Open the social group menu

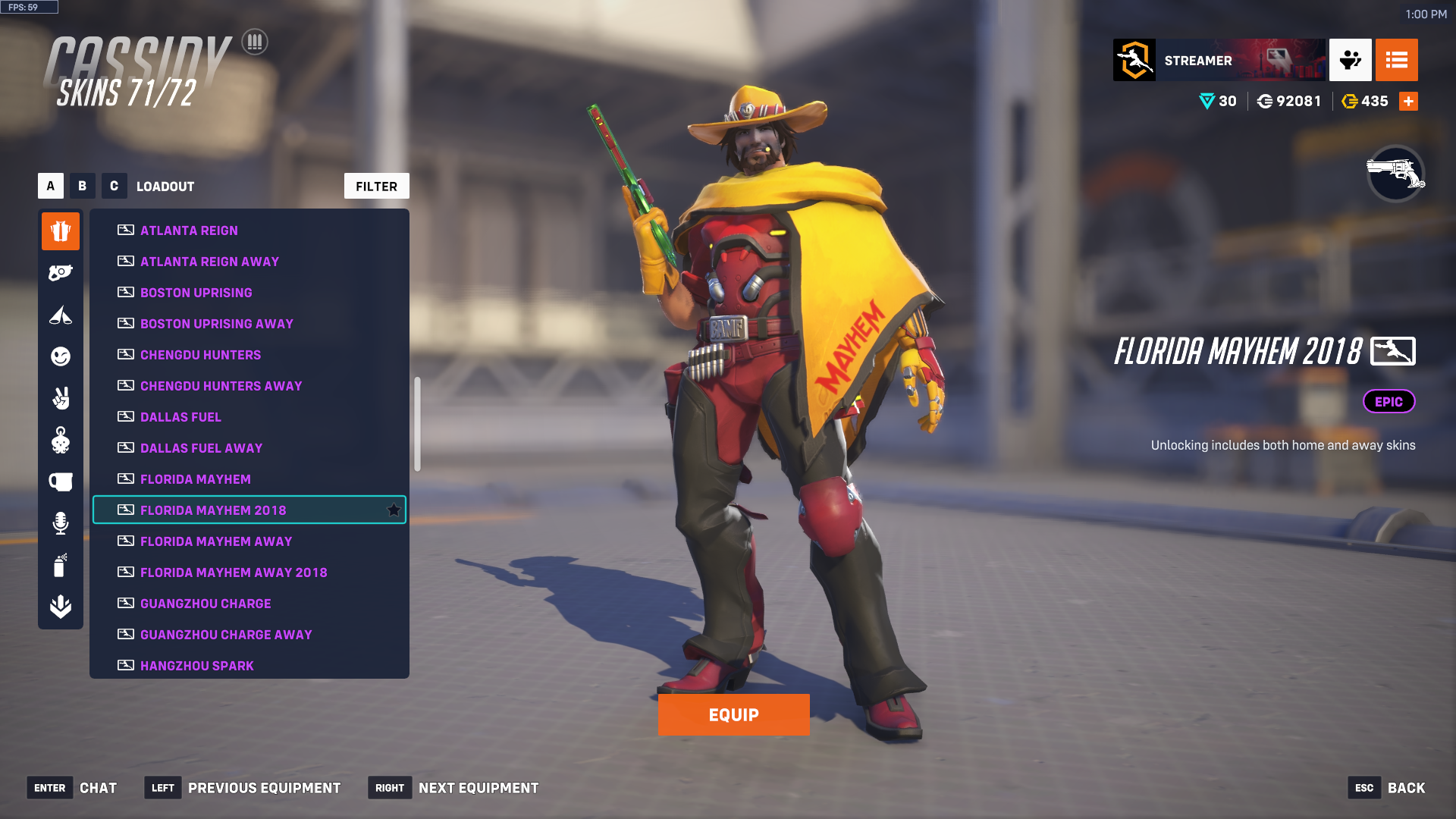point(1350,60)
